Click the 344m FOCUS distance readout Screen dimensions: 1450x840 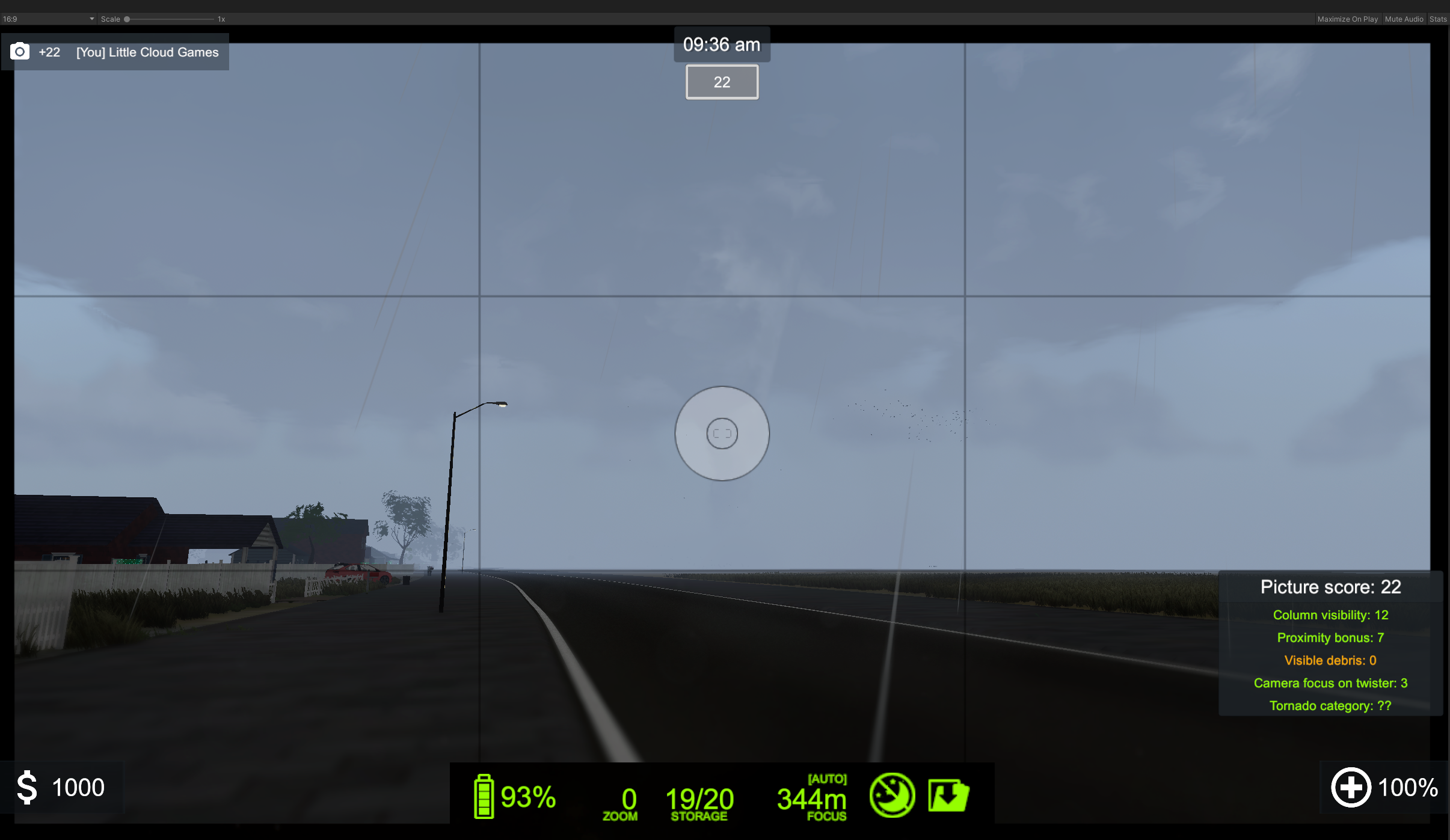pyautogui.click(x=812, y=800)
